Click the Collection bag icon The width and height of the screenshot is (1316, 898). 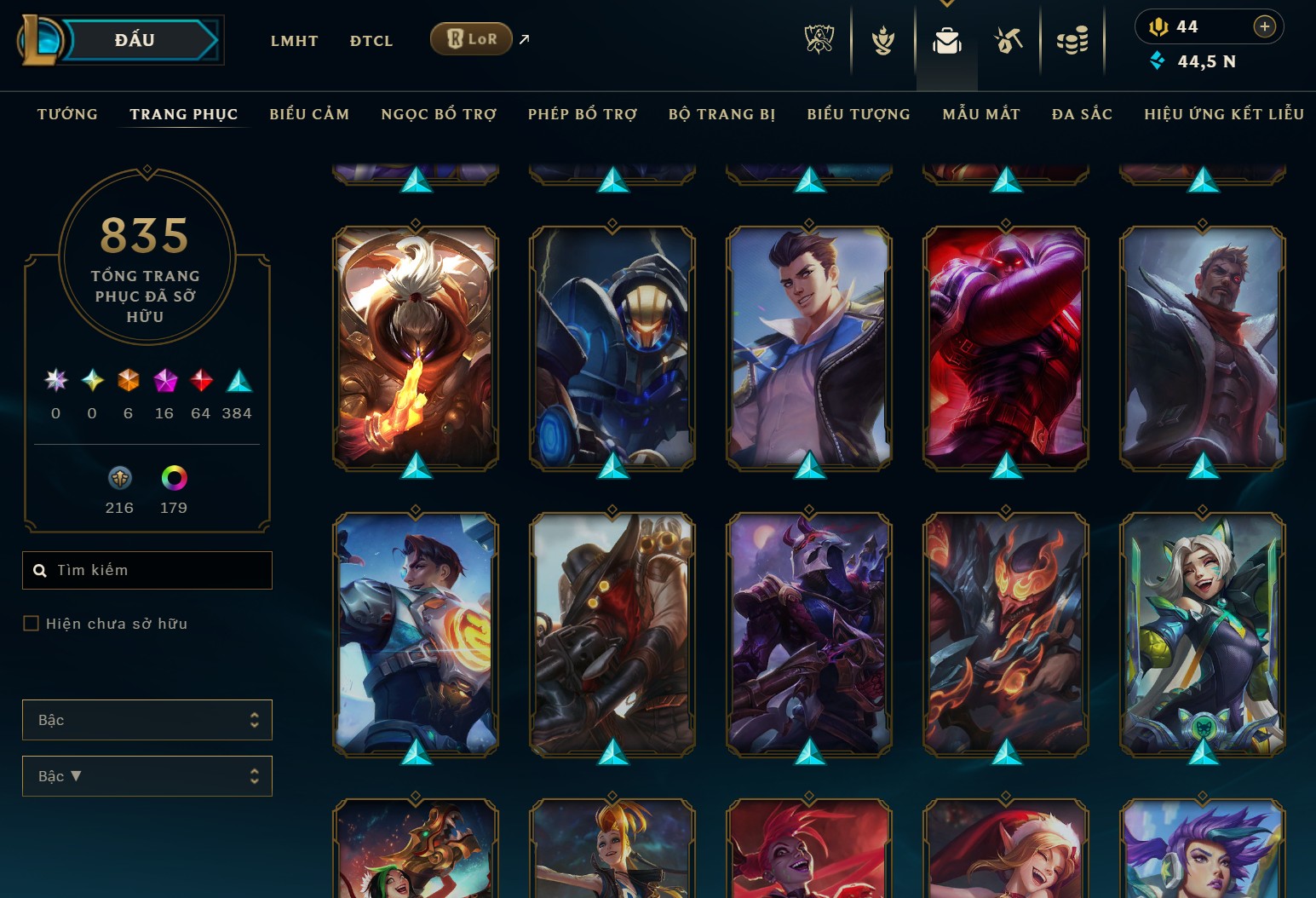[x=947, y=38]
